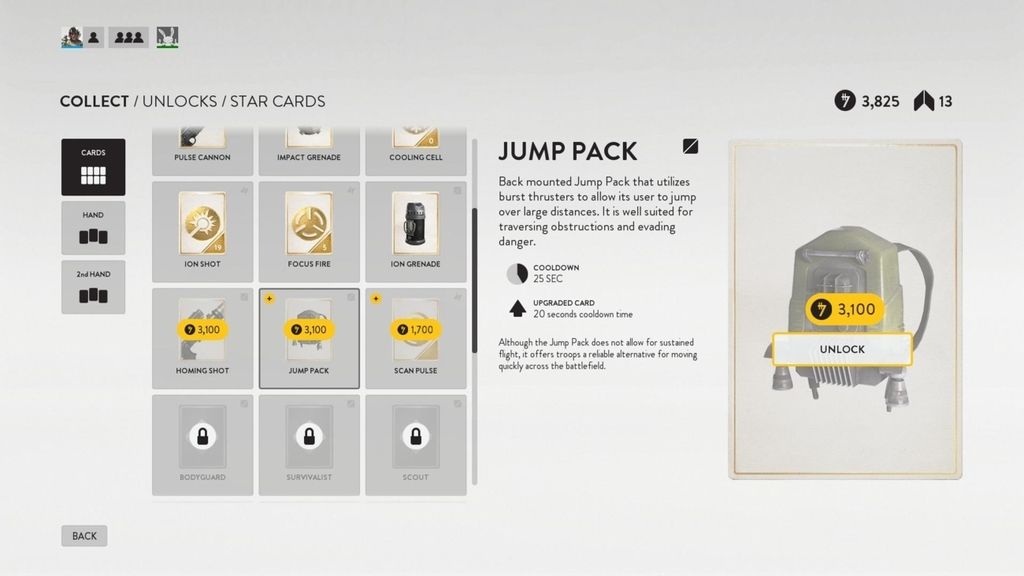Screen dimensions: 1024x576
Task: Pick the Homing Shot card for 3,100
Action: pos(202,337)
